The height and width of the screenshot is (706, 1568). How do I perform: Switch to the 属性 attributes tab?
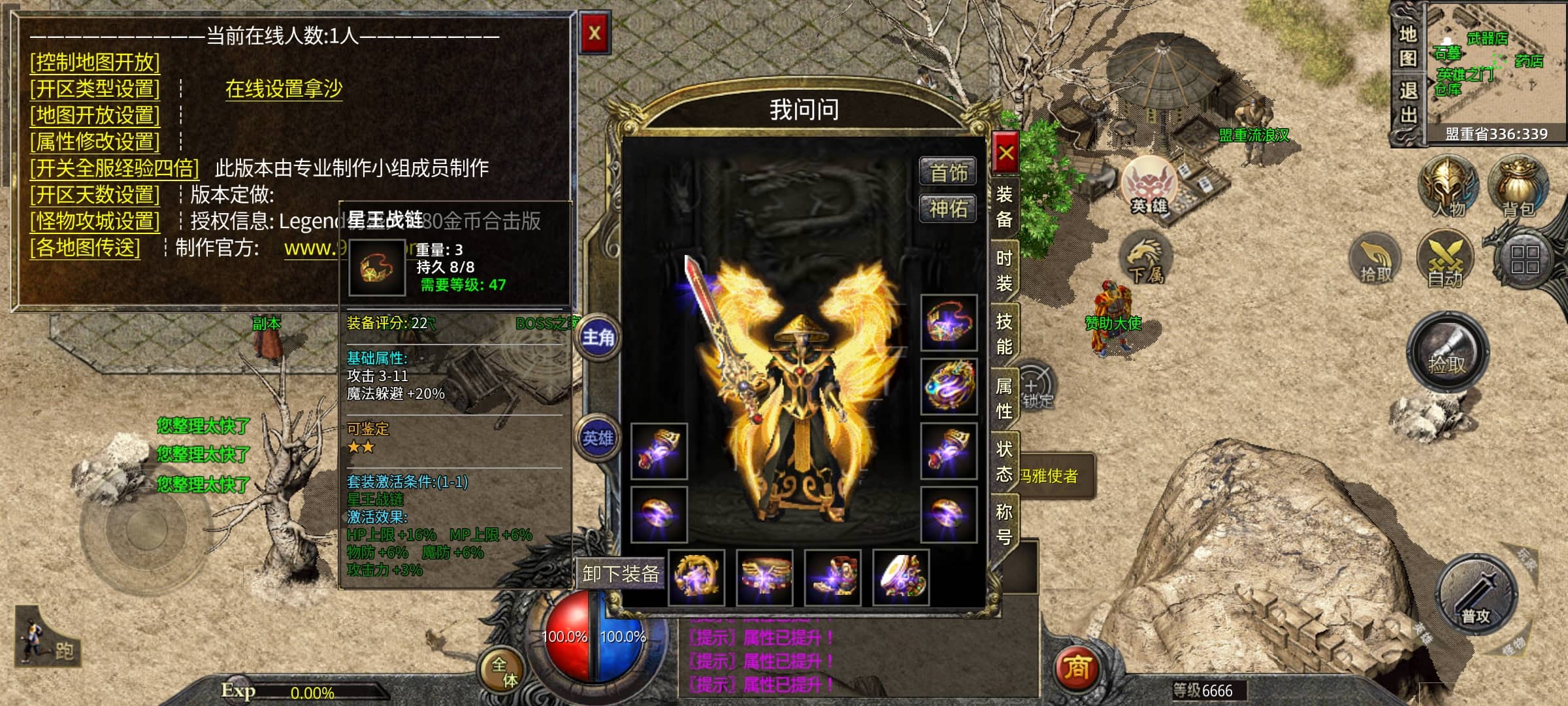(x=1004, y=397)
